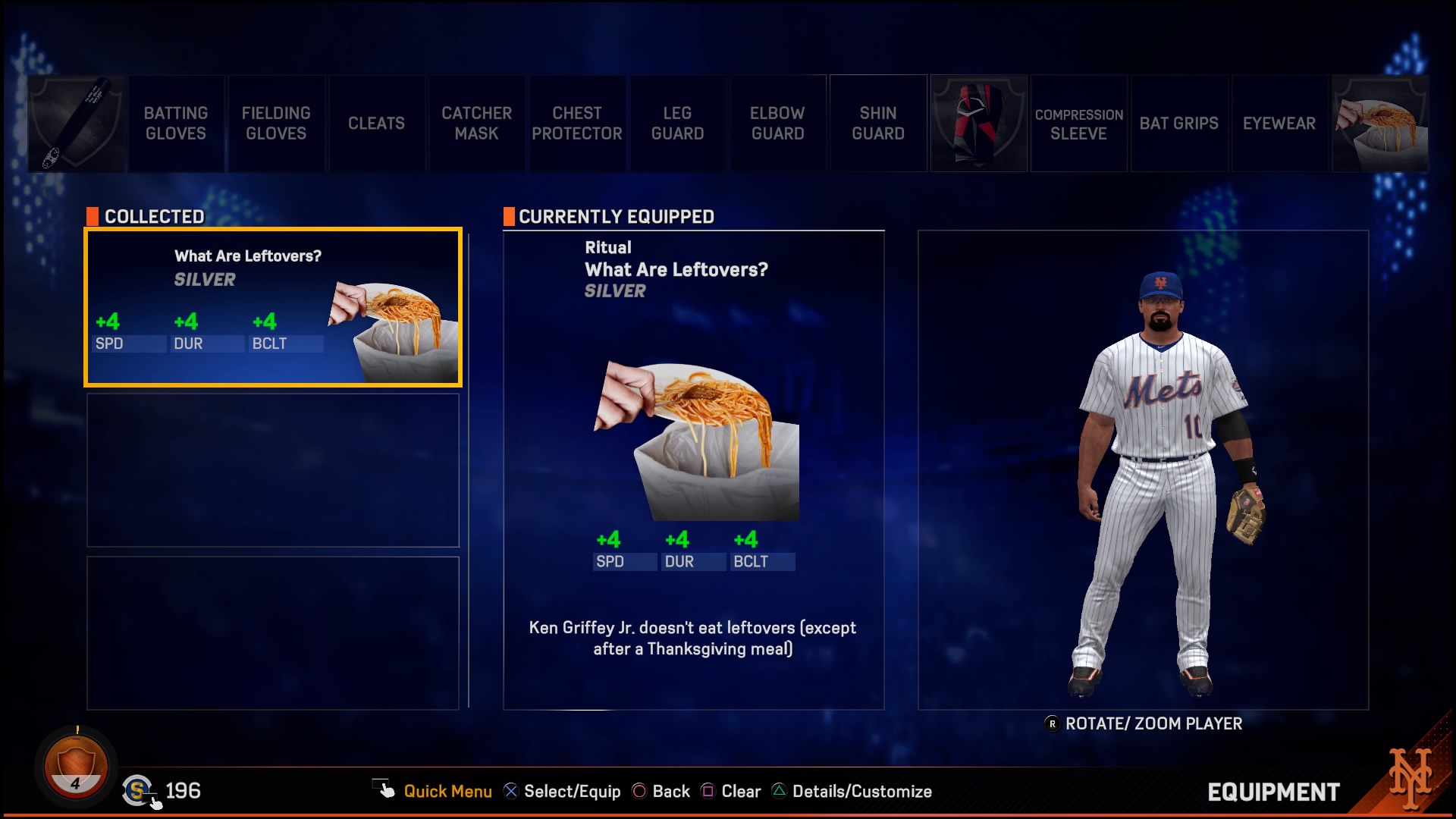1456x819 pixels.
Task: Click the orange shield level badge
Action: (x=76, y=766)
